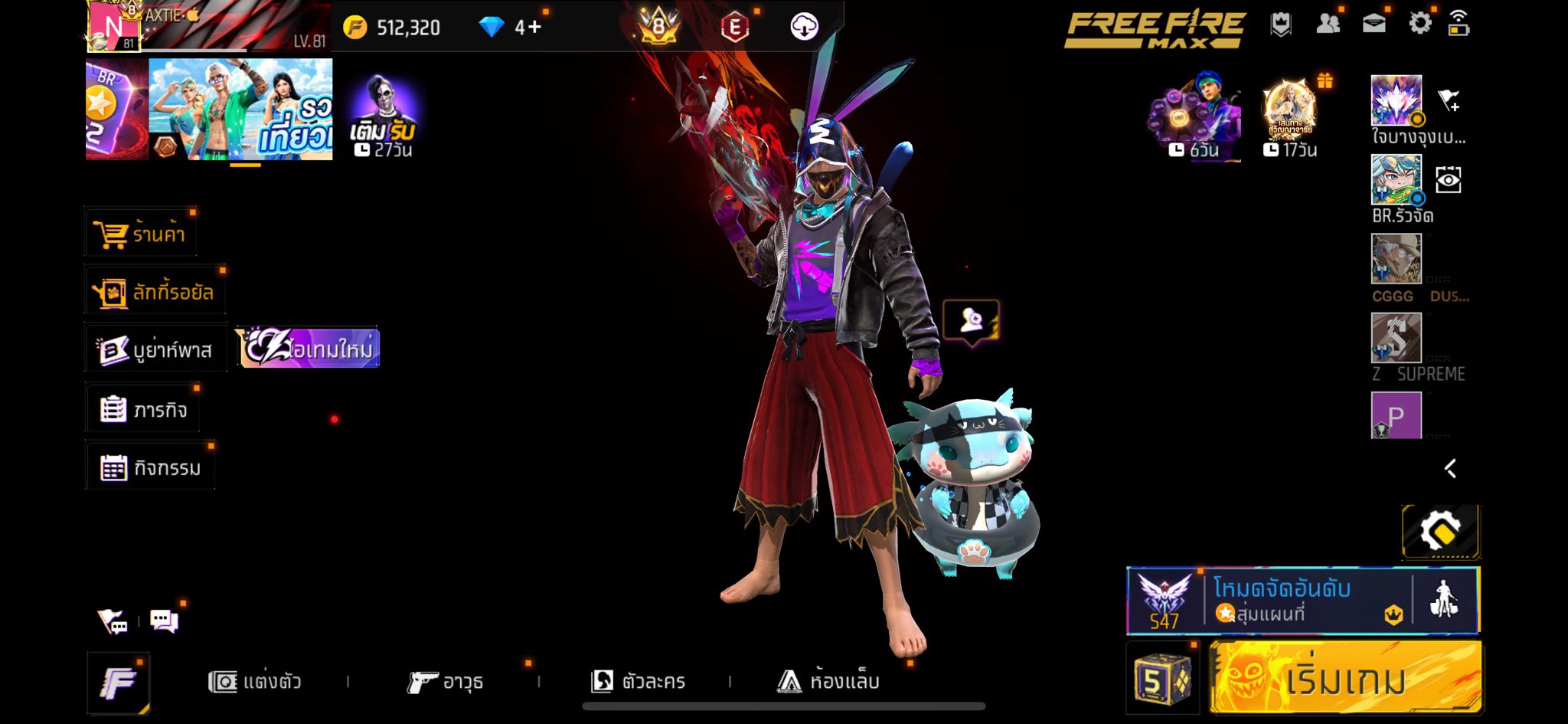This screenshot has height=724, width=1568.
Task: Open the AXTIE player profile avatar
Action: pos(113,26)
